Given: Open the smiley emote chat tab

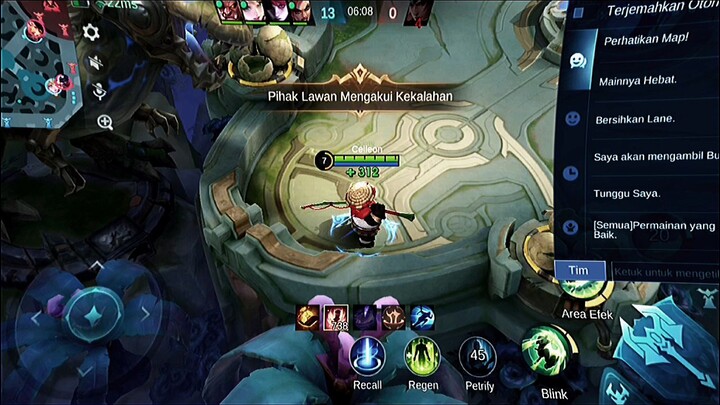Looking at the screenshot, I should (572, 118).
